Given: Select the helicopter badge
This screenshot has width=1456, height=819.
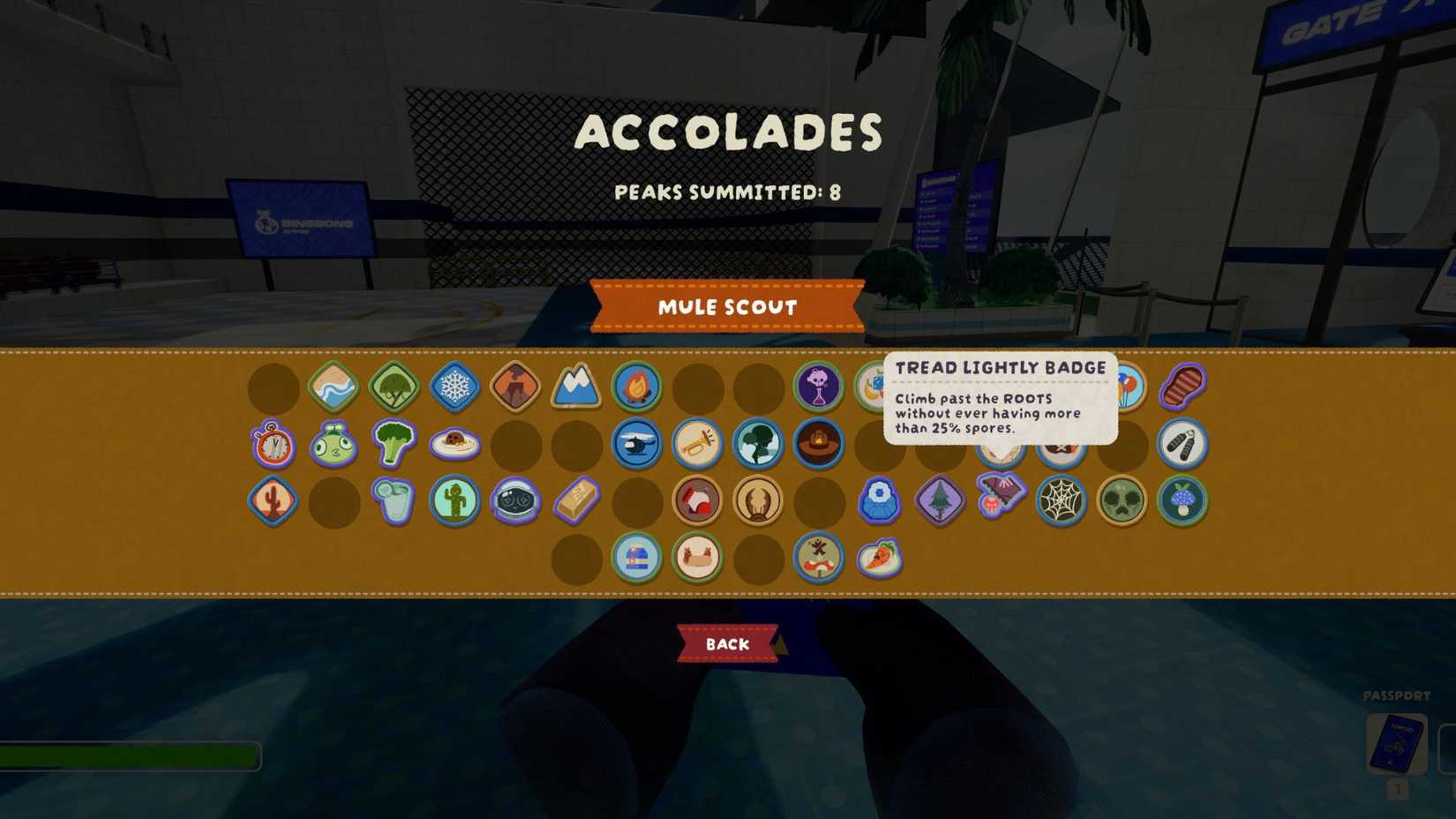Looking at the screenshot, I should tap(637, 446).
